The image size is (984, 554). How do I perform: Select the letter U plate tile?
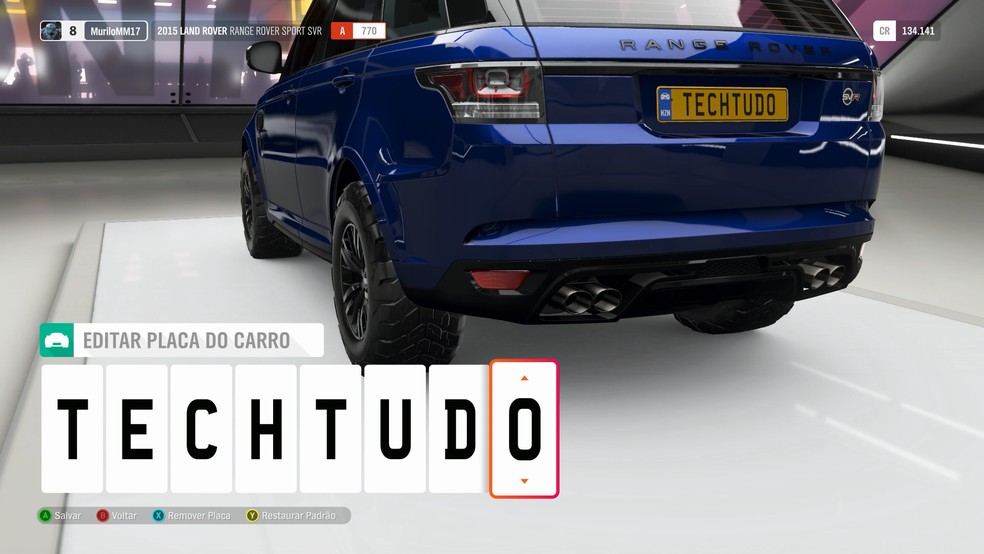click(x=395, y=428)
